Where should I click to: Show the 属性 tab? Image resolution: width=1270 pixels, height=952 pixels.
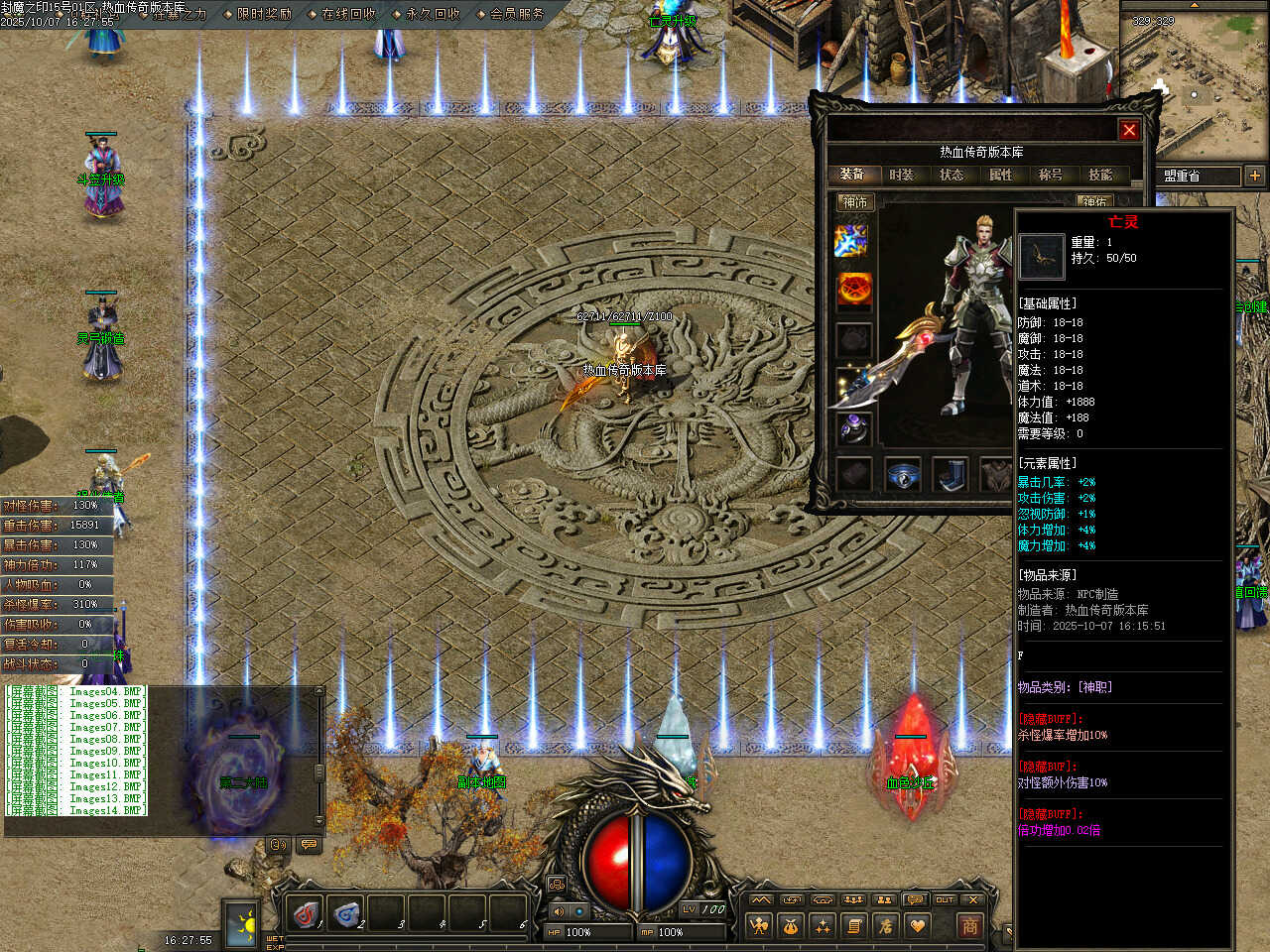[1001, 175]
